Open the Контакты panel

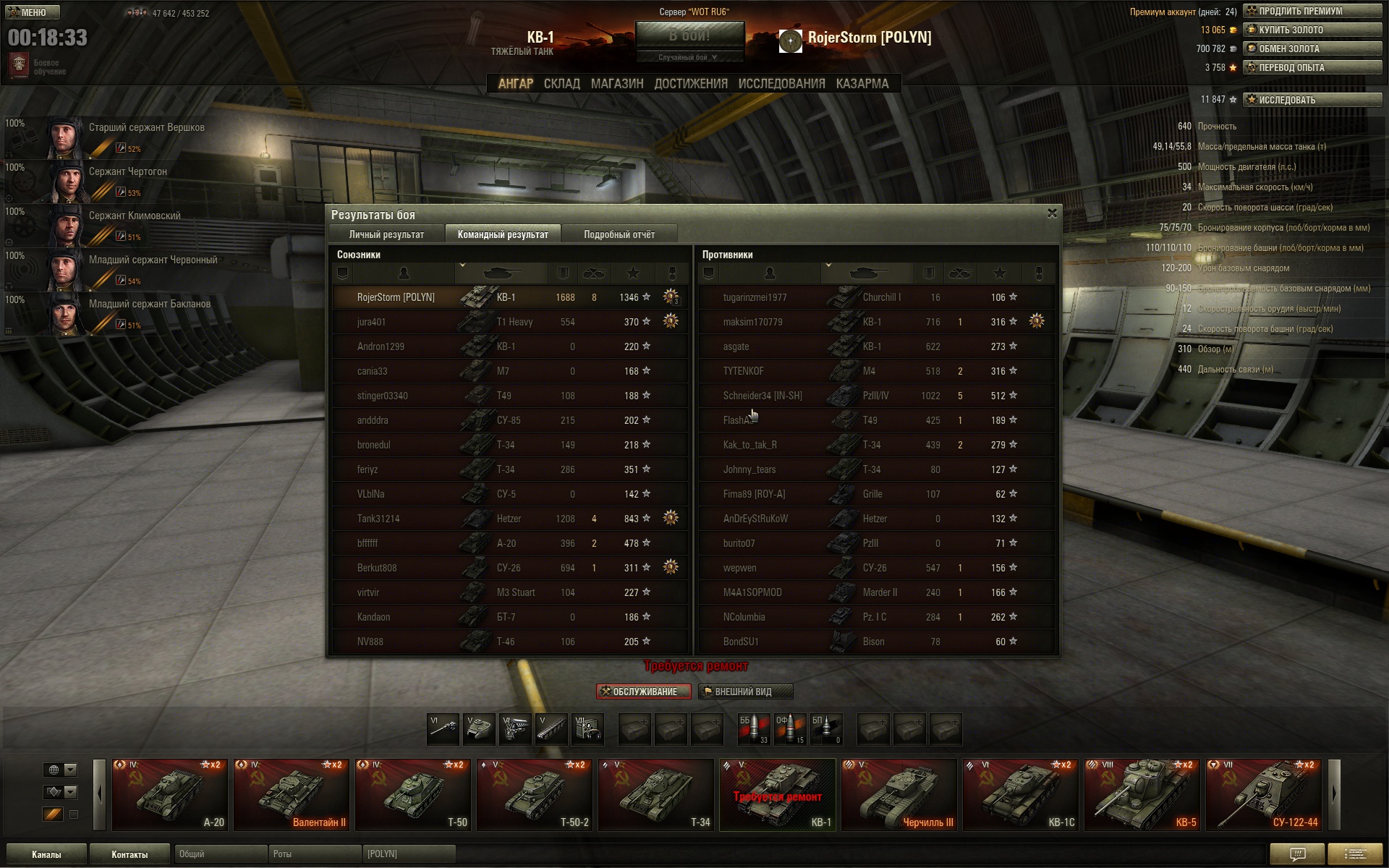(x=129, y=854)
